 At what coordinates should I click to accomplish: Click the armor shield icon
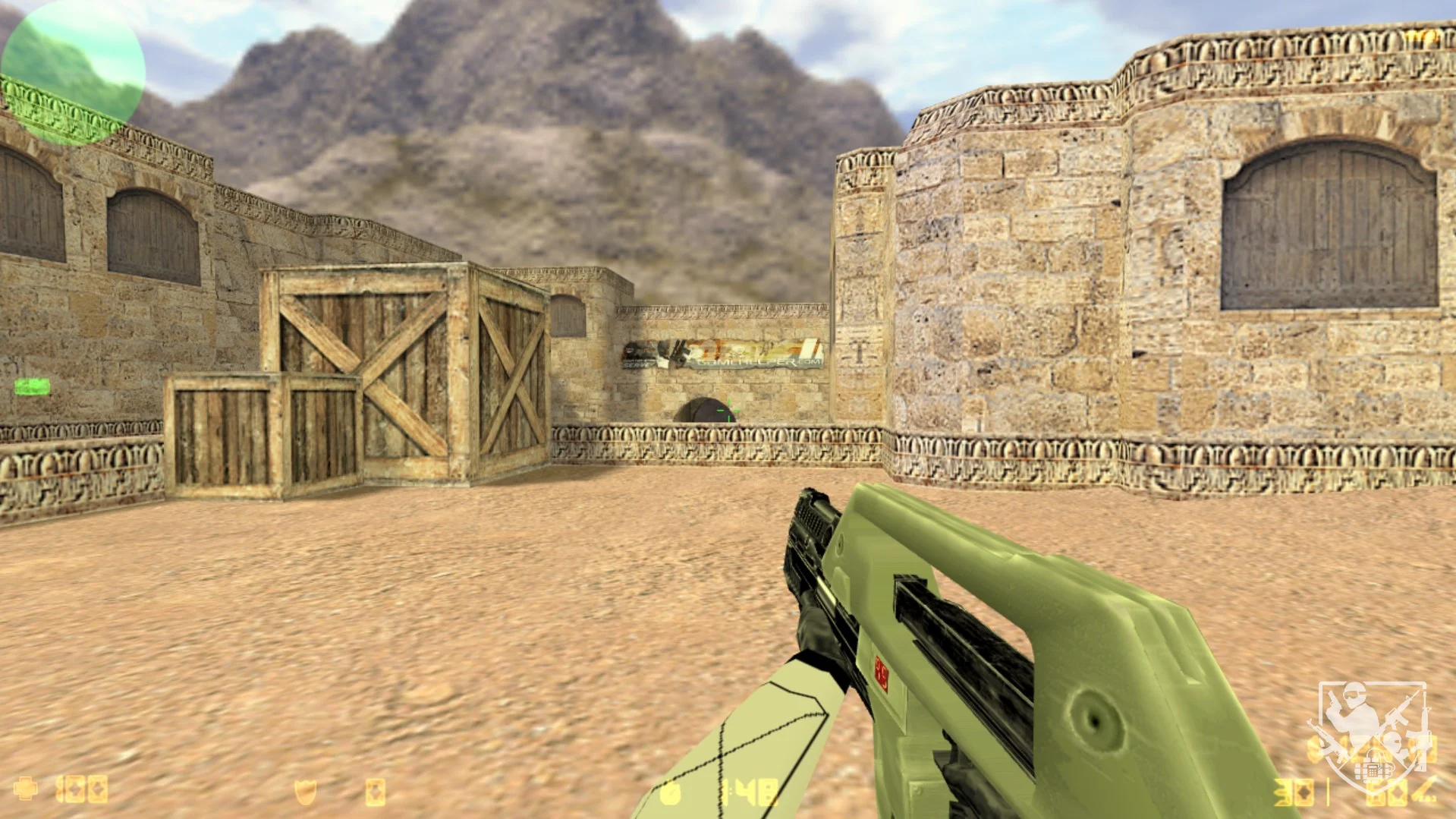click(x=305, y=792)
